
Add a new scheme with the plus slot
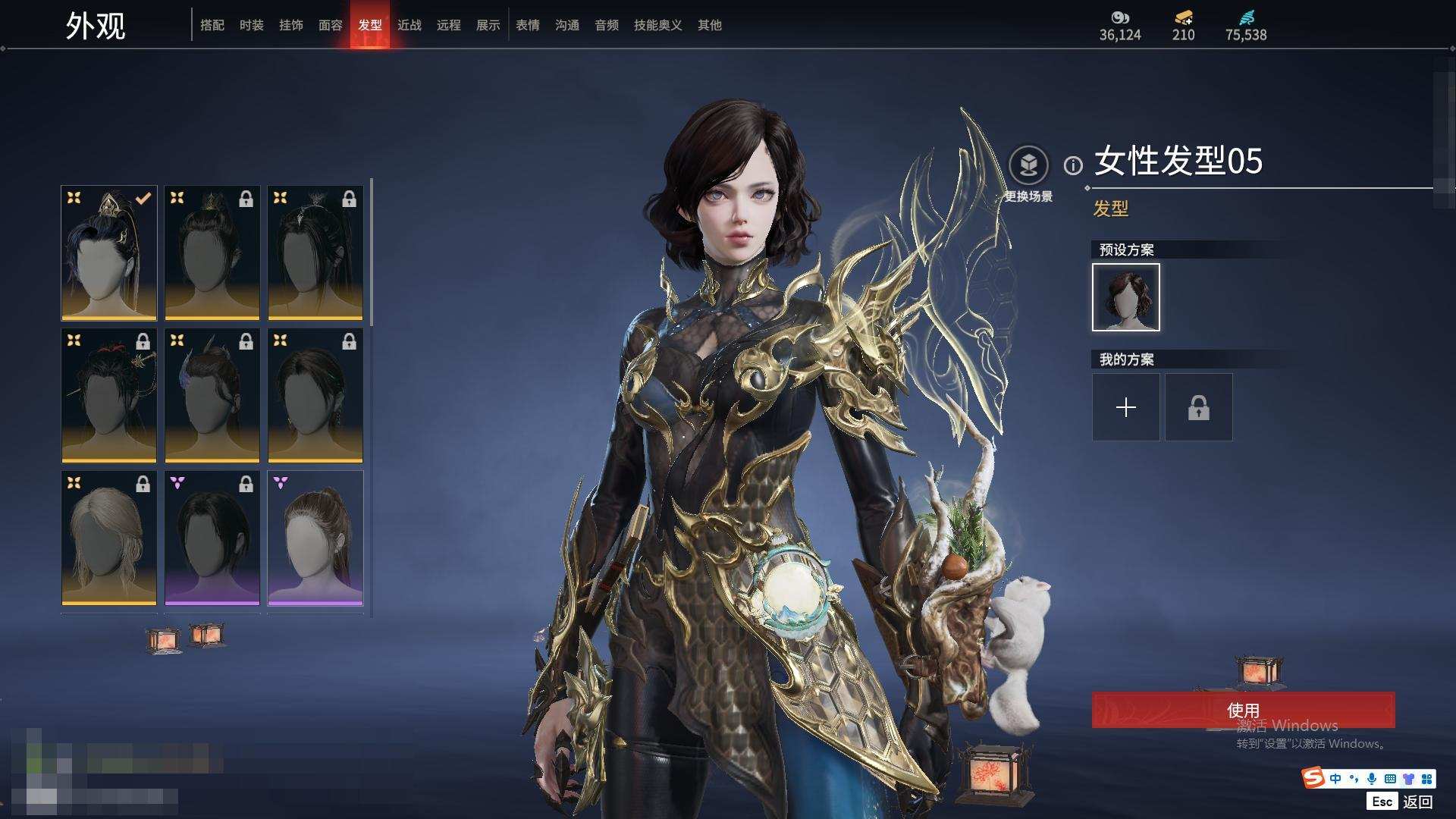(1126, 407)
